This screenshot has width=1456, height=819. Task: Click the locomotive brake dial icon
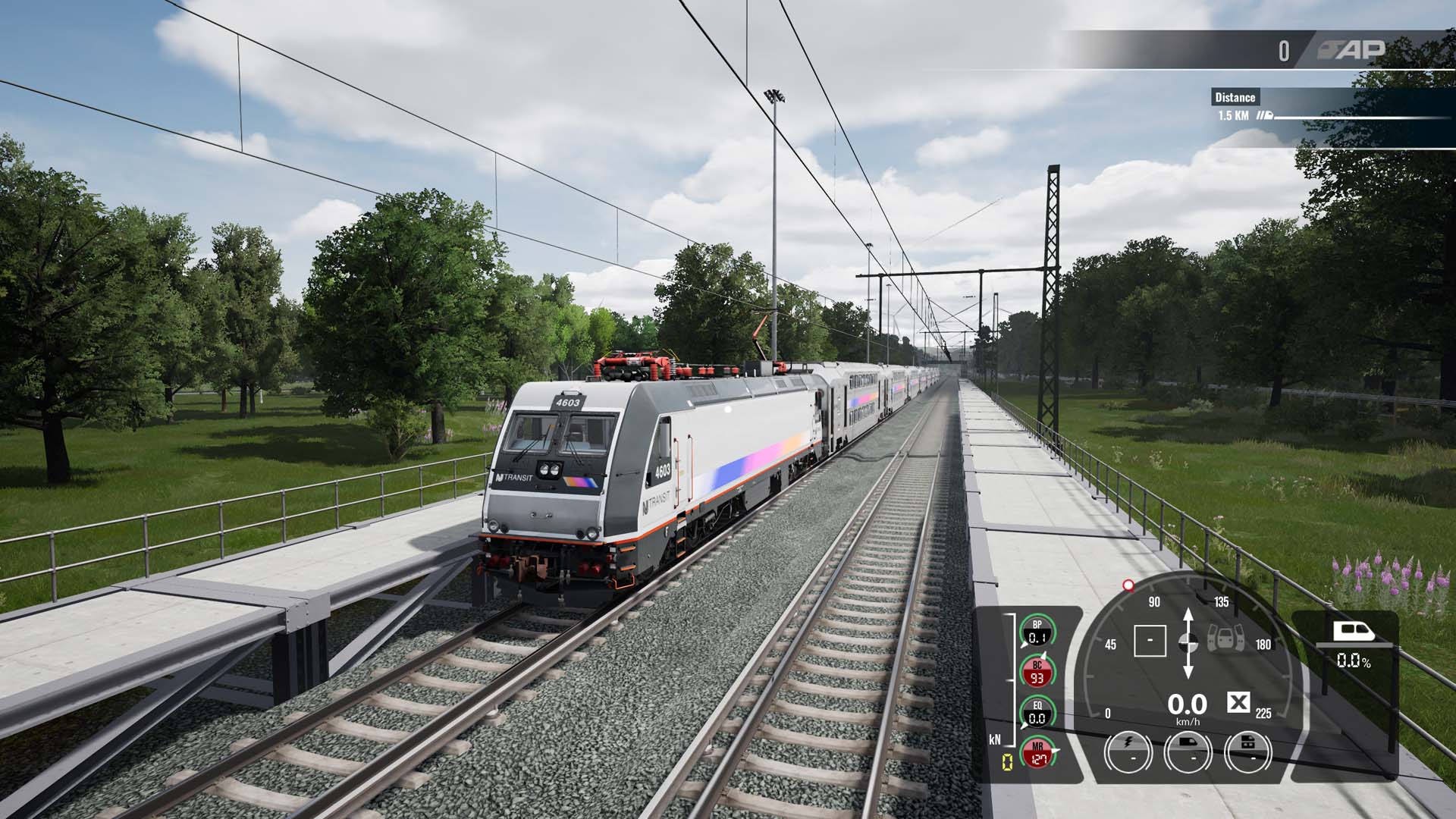pos(1188,752)
